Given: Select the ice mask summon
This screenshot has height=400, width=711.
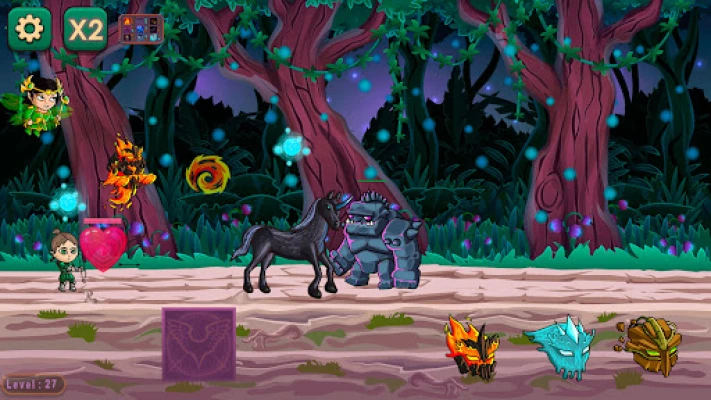Looking at the screenshot, I should coord(559,347).
